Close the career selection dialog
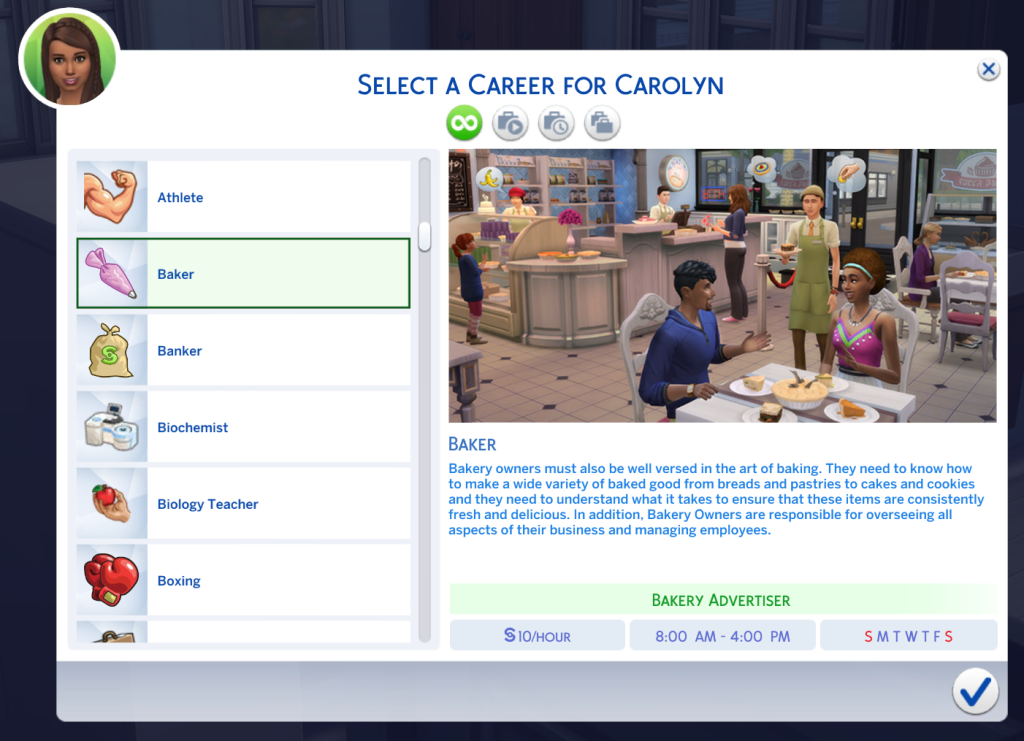The width and height of the screenshot is (1024, 741). pos(988,69)
